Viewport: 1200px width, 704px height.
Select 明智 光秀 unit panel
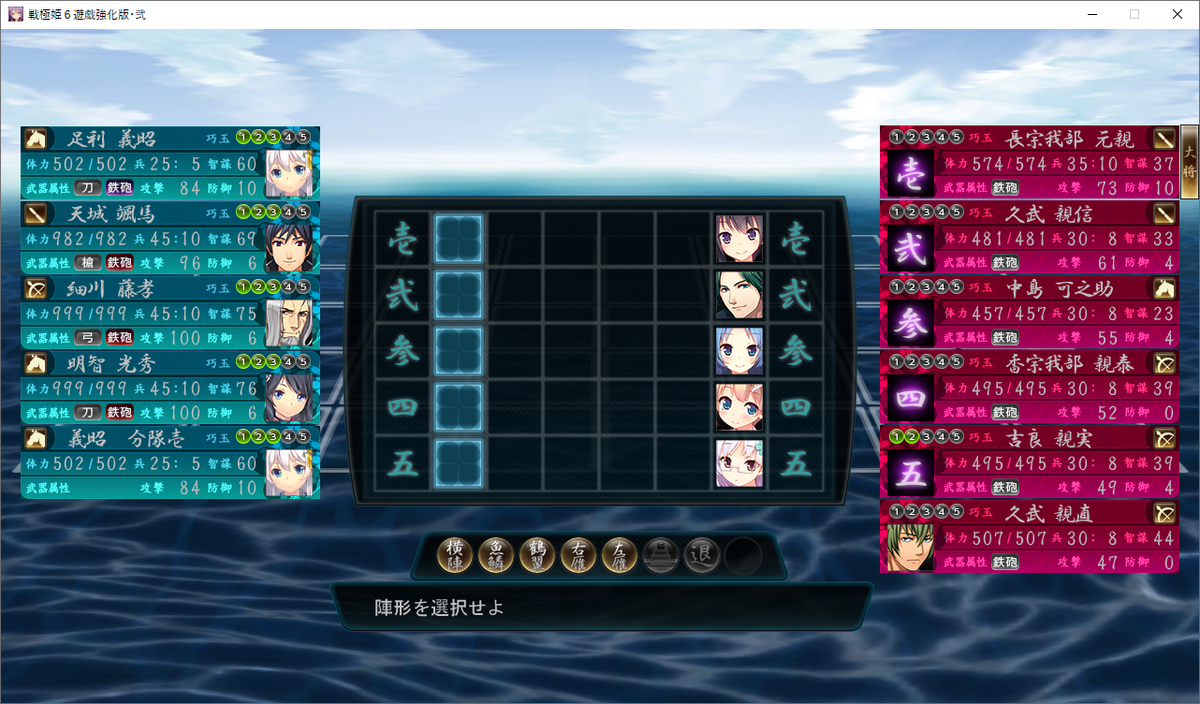click(x=170, y=387)
